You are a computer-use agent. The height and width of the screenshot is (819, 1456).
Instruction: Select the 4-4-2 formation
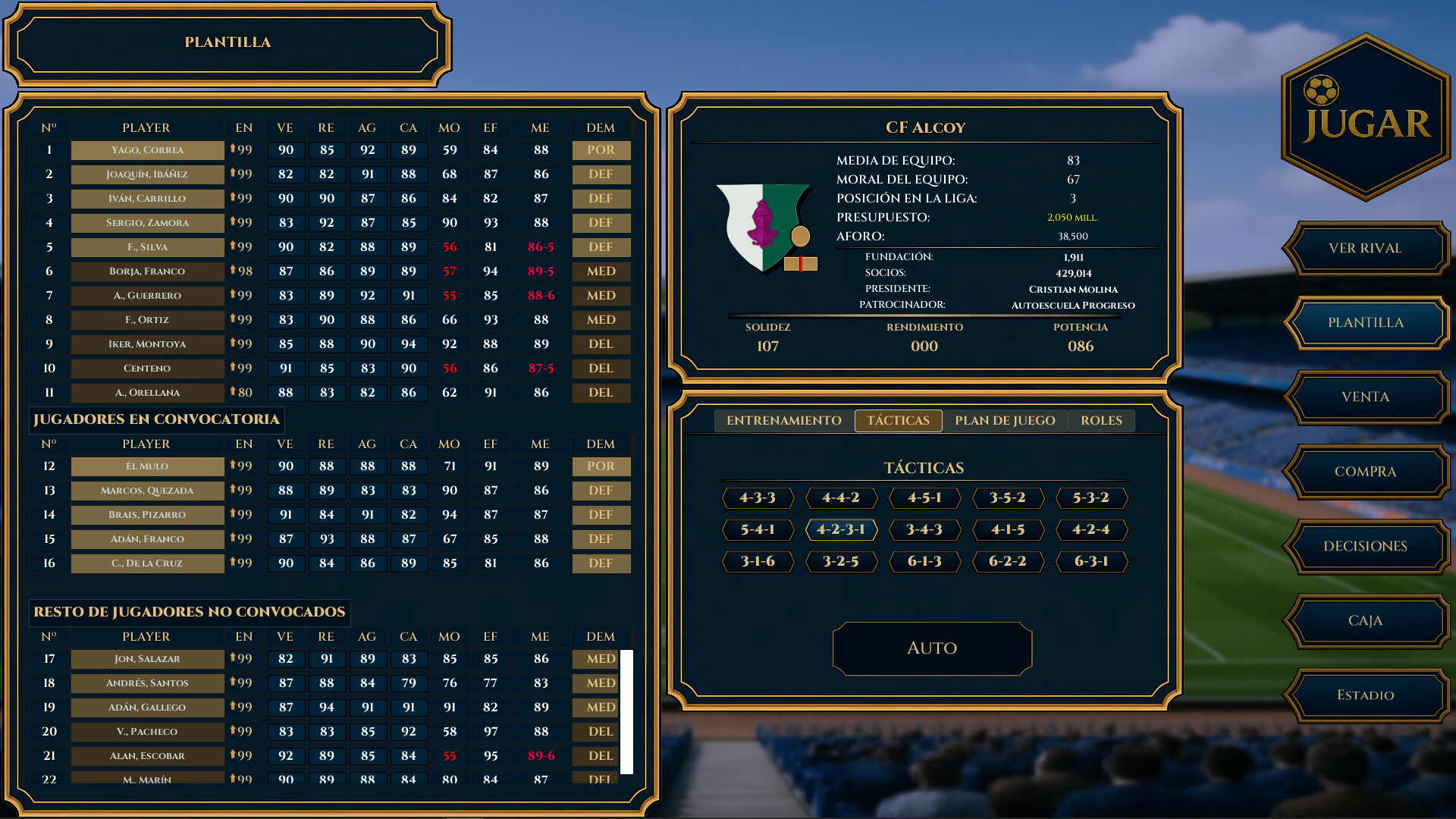click(x=841, y=498)
